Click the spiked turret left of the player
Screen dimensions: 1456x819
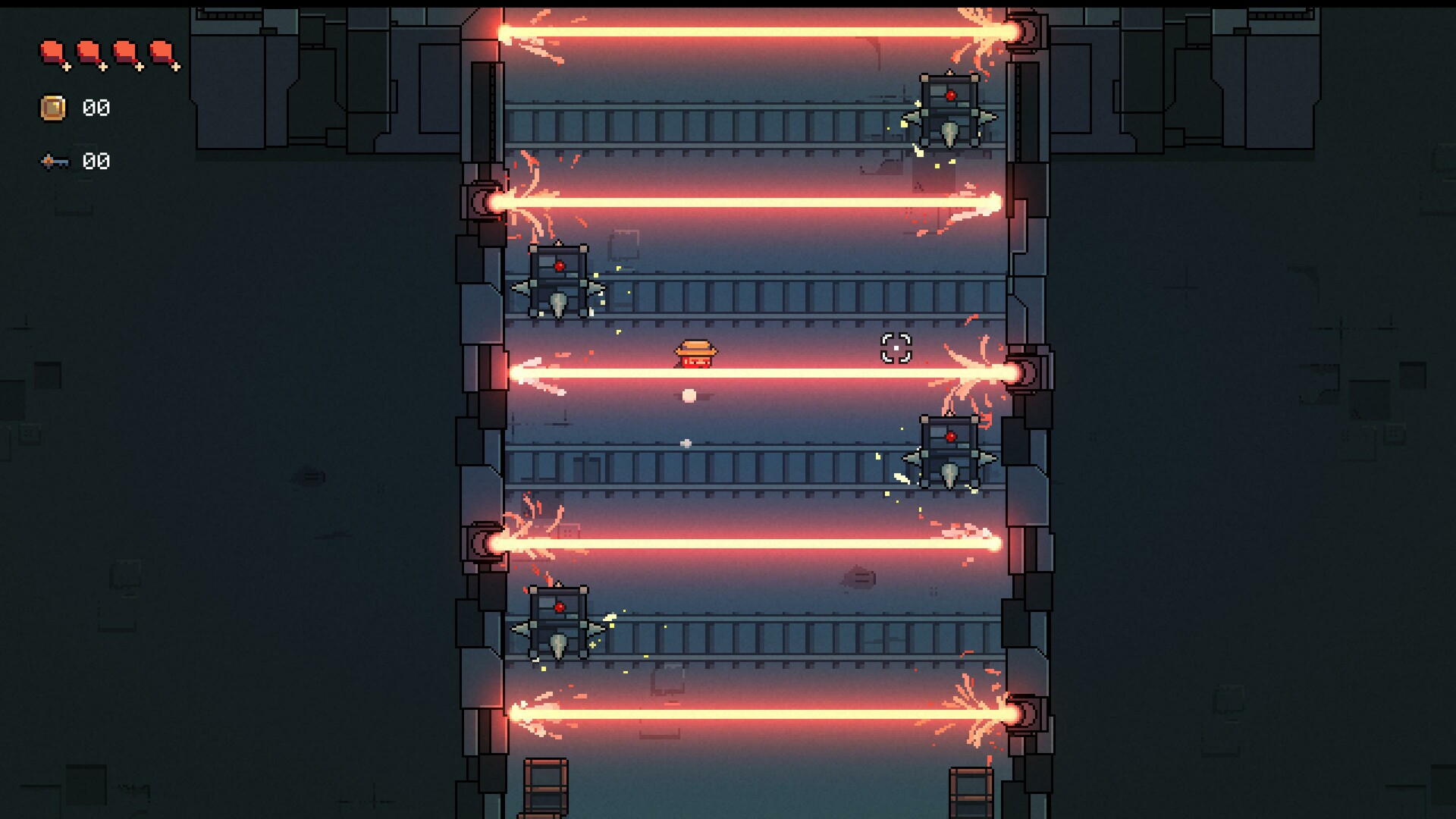pos(560,281)
